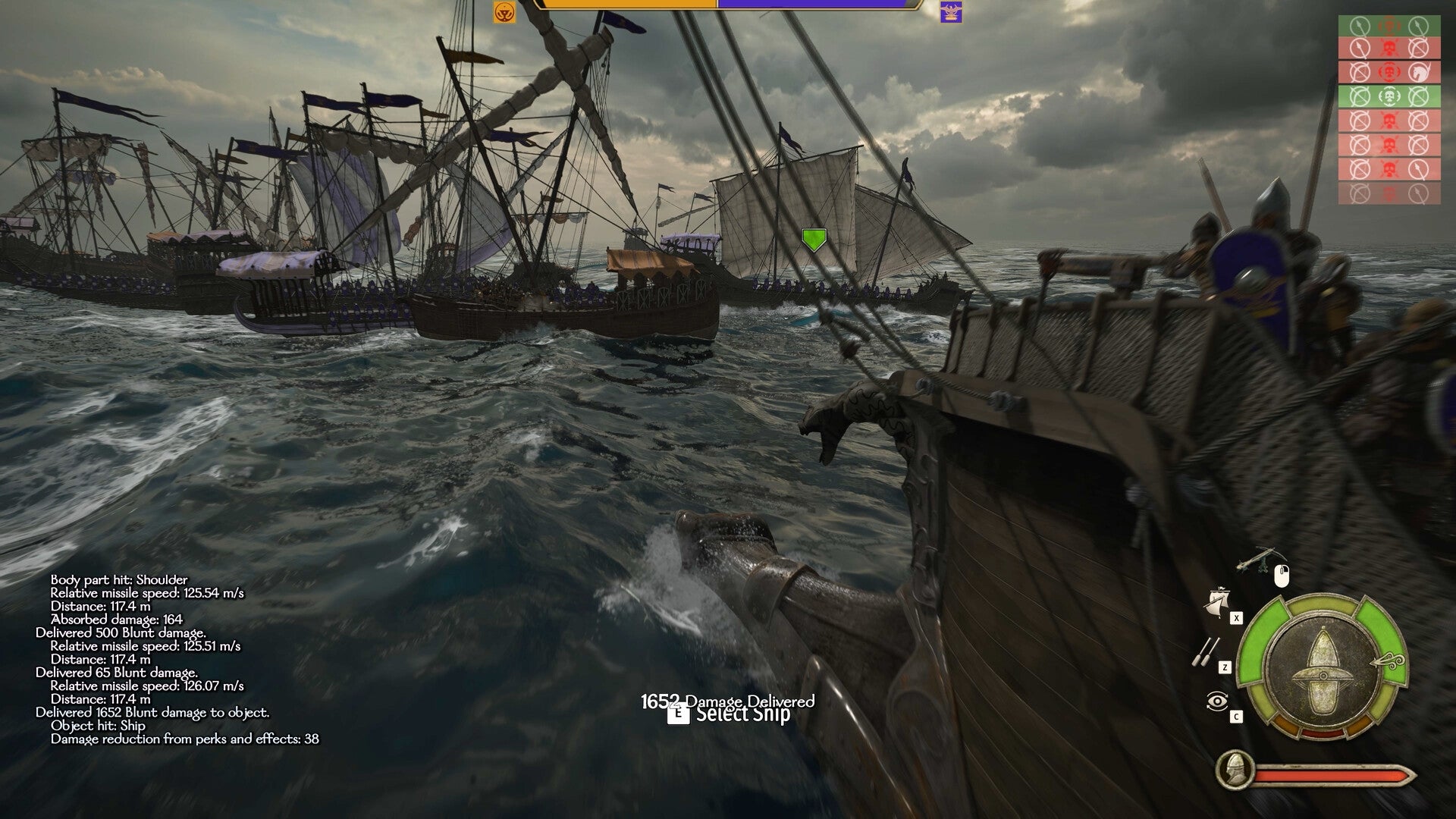
Task: Select the oars rowing icon beside hotkey Z
Action: pos(1207,651)
